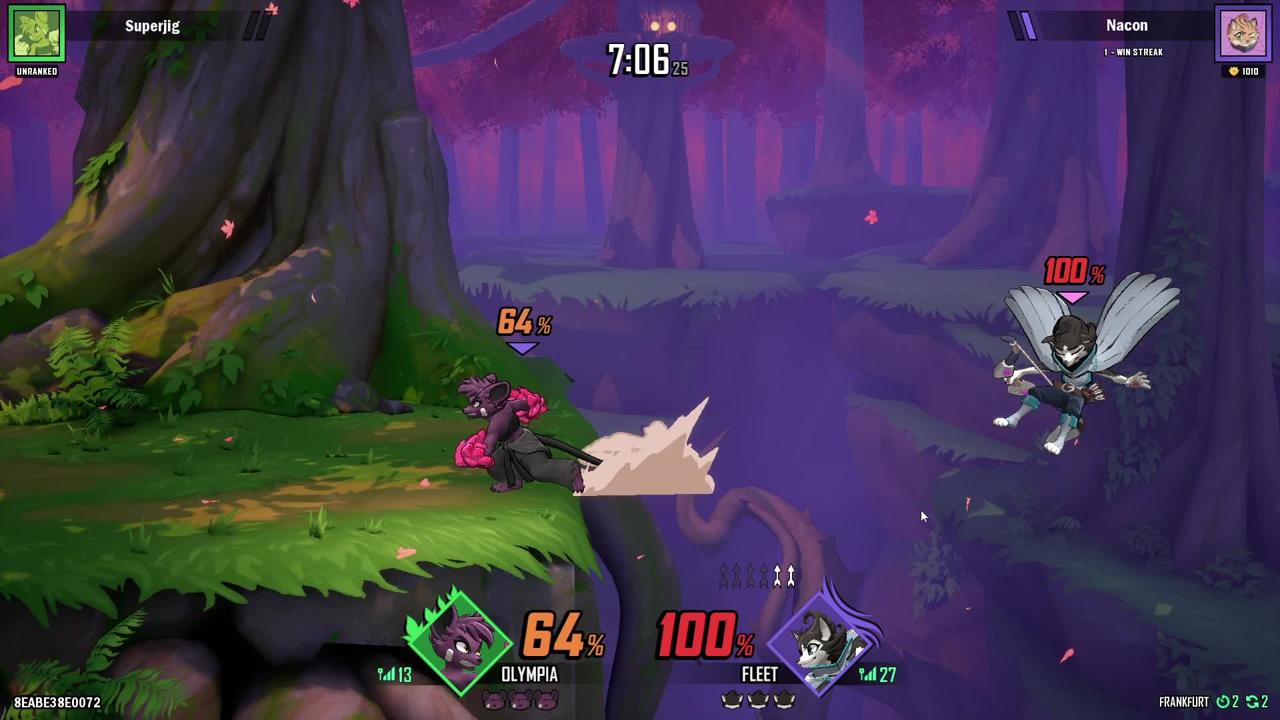Click Superjig's green player avatar
1280x720 pixels.
point(37,33)
